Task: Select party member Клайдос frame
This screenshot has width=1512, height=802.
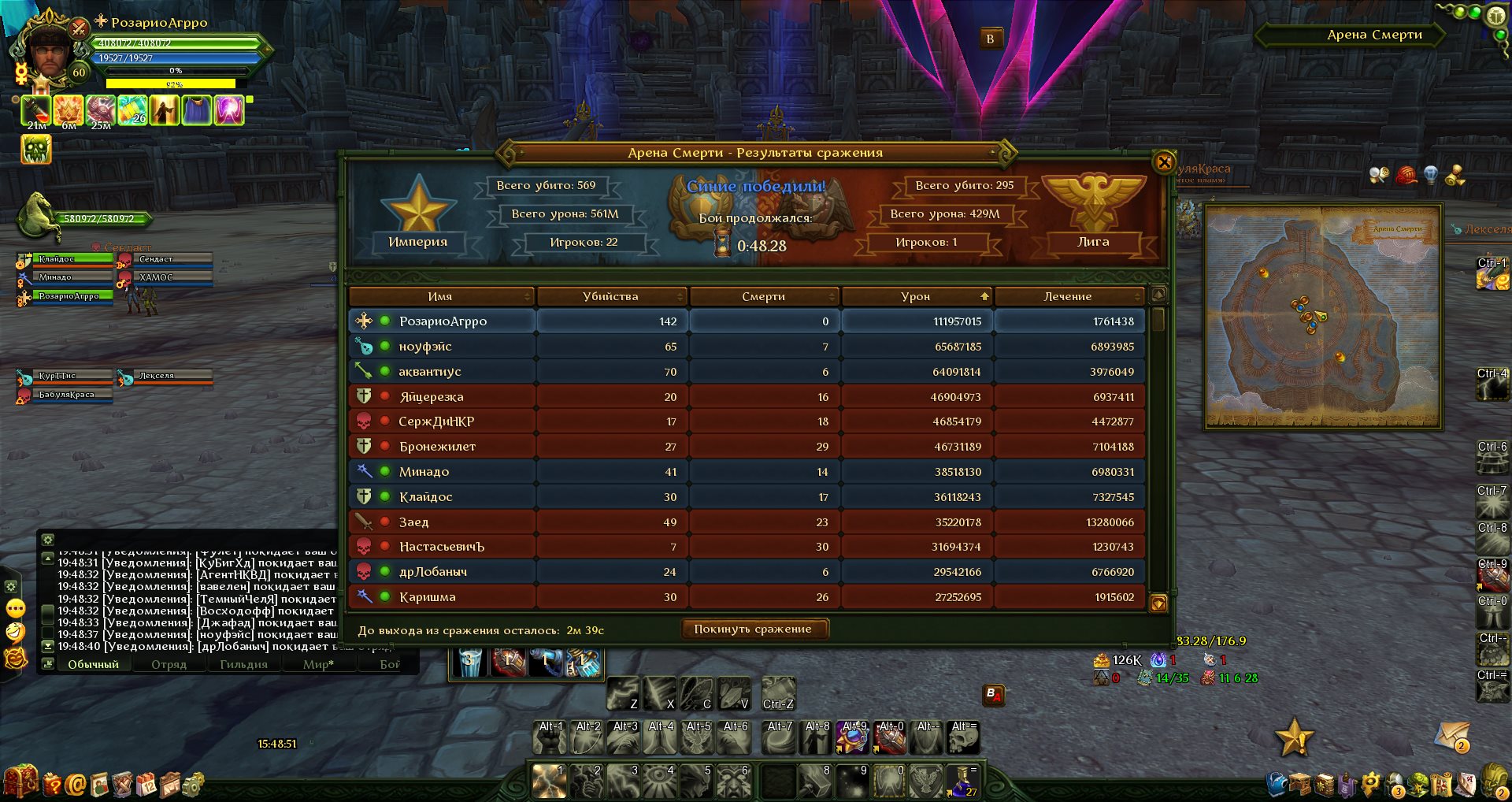Action: click(x=66, y=258)
